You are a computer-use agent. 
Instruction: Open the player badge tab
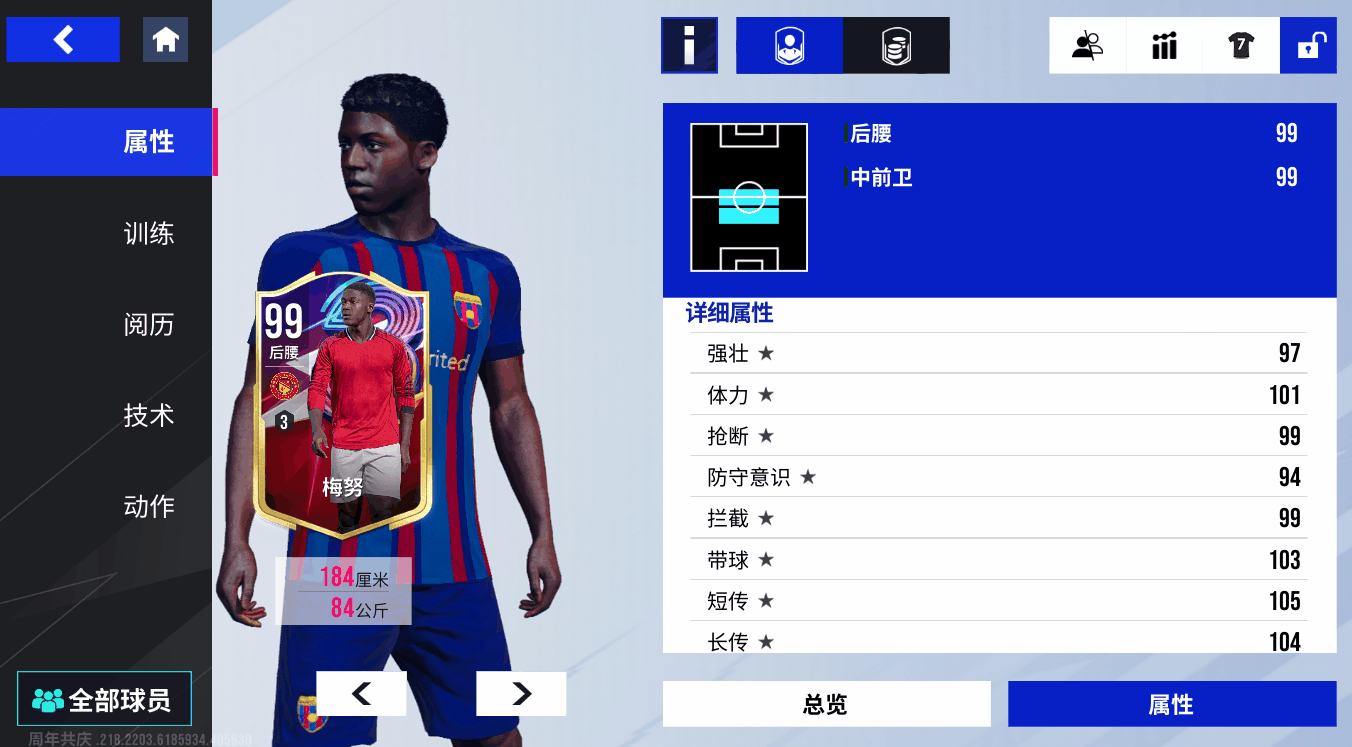[789, 46]
